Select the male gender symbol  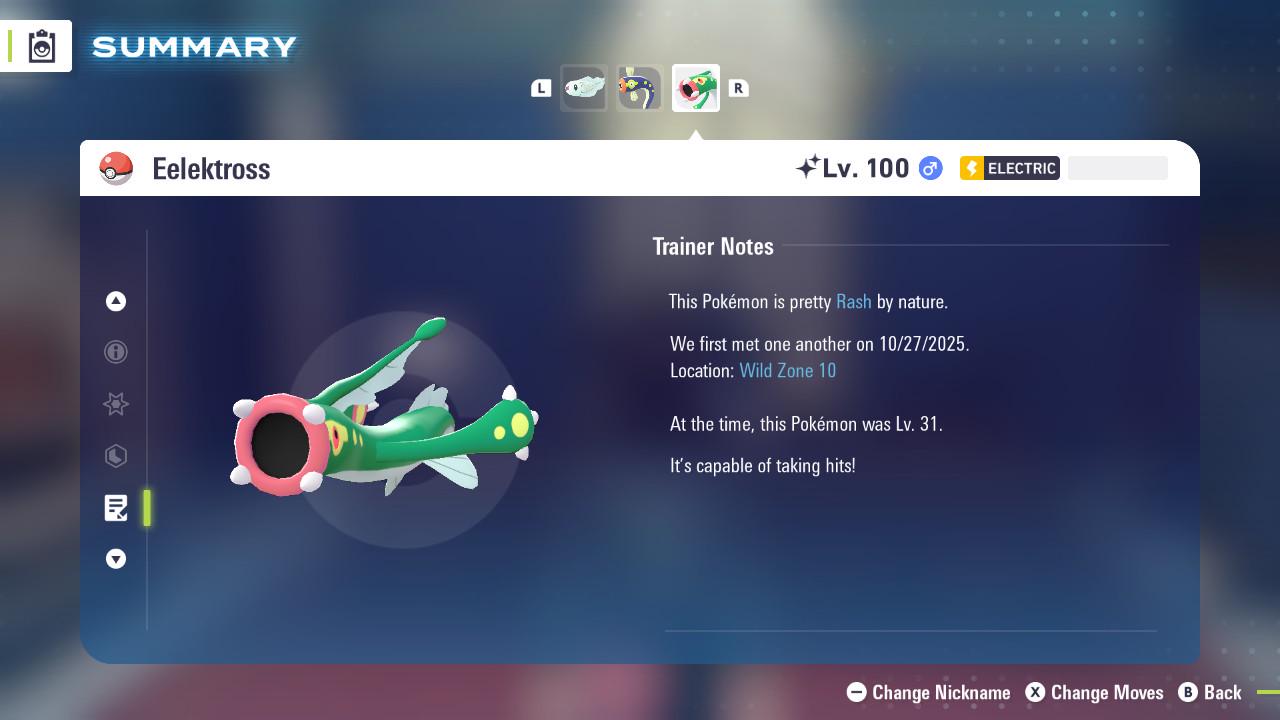(928, 168)
